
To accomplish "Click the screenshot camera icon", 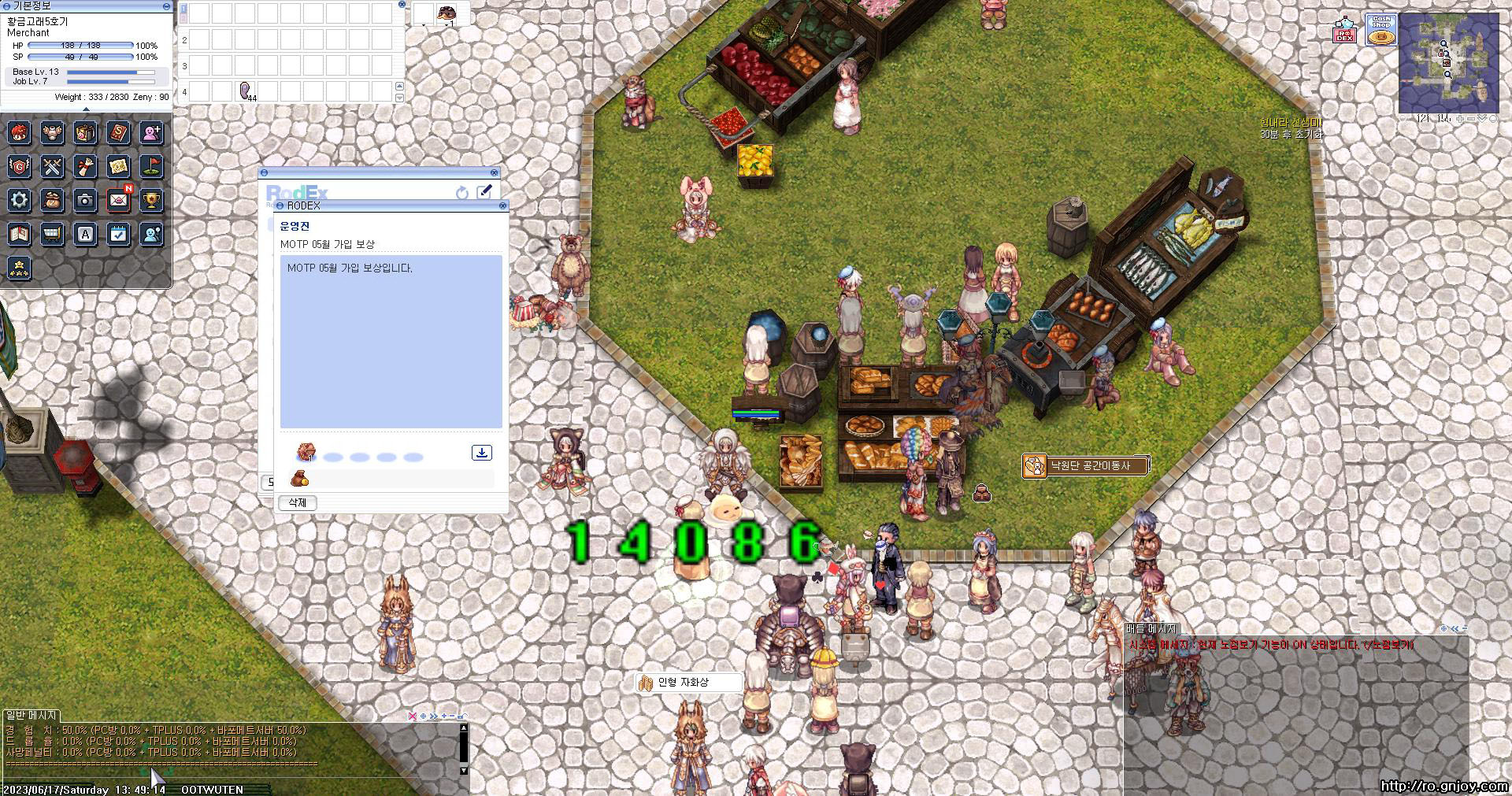I will coord(85,200).
